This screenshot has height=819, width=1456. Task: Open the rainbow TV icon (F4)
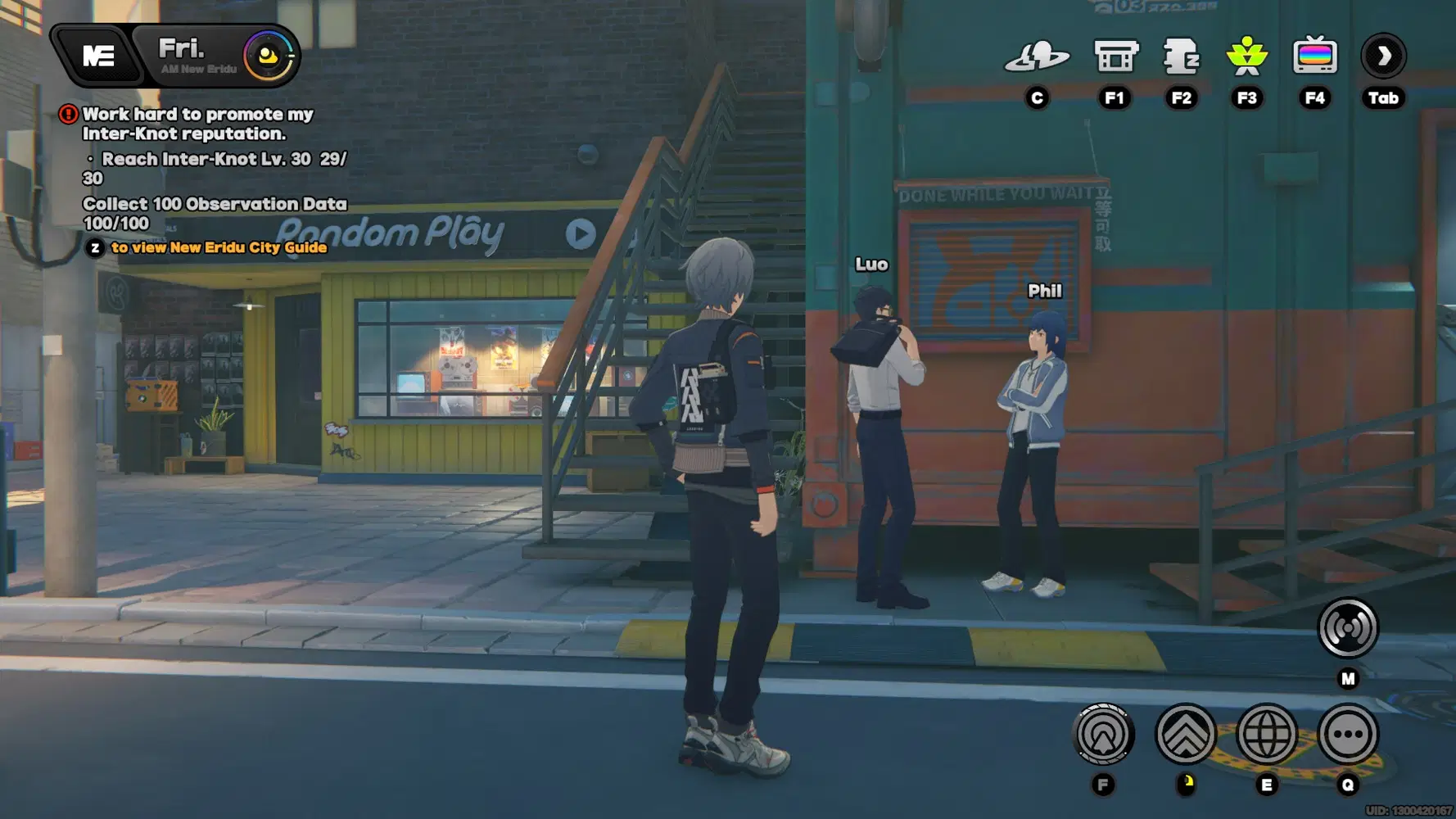[1315, 56]
